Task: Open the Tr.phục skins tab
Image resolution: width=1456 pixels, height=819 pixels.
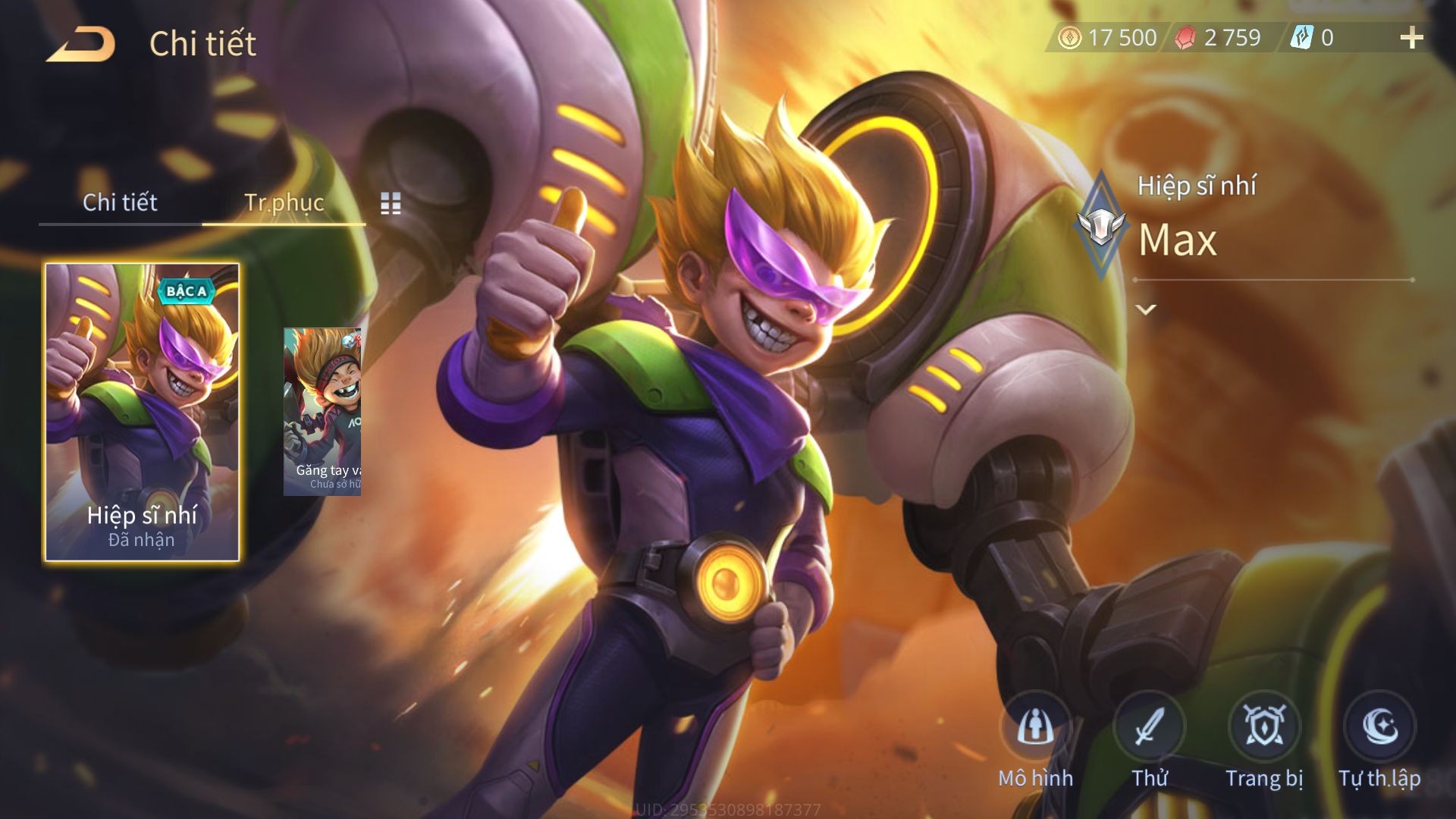Action: click(x=284, y=202)
